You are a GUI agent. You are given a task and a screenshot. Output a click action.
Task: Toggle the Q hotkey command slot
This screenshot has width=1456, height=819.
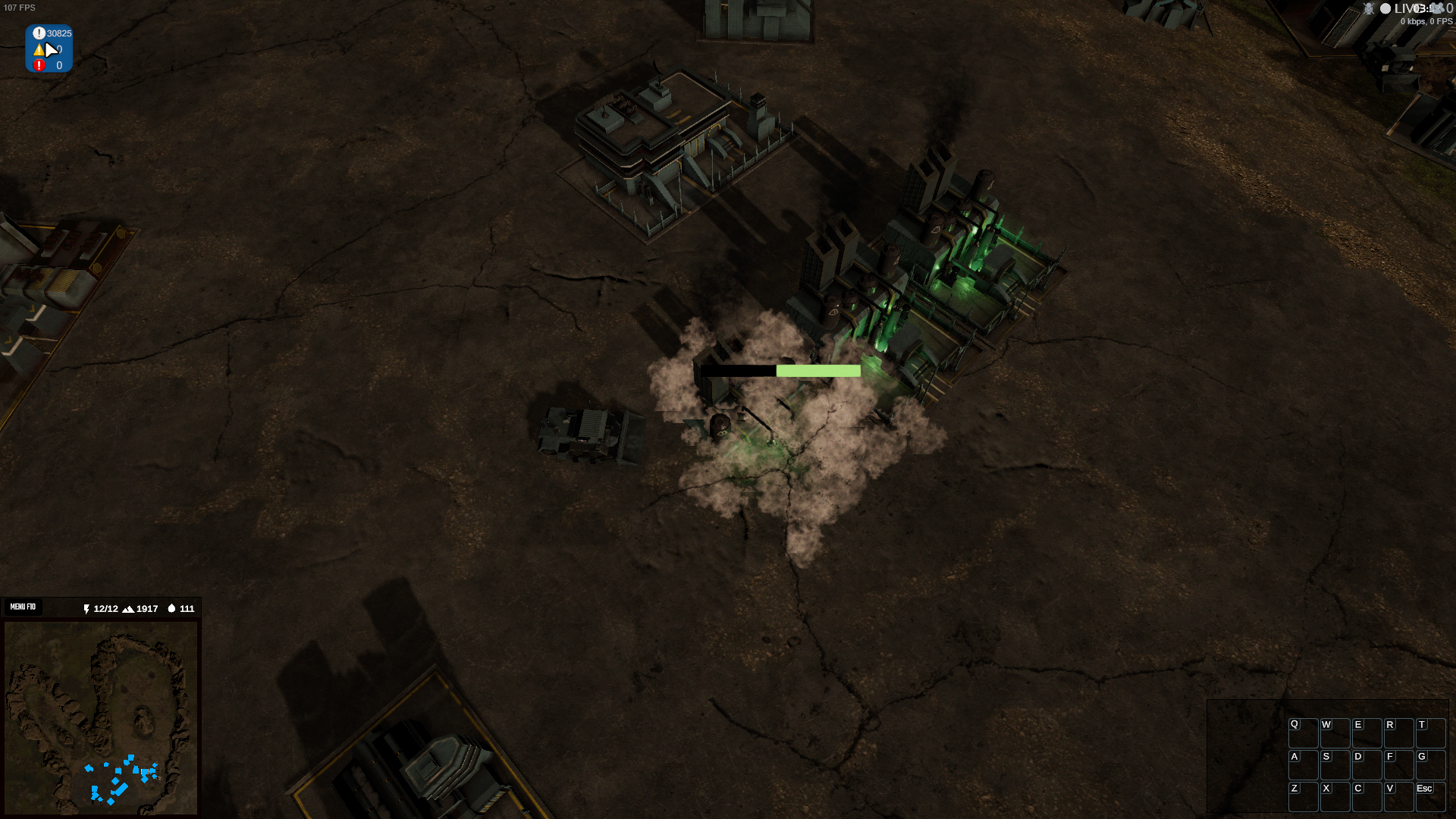coord(1302,732)
